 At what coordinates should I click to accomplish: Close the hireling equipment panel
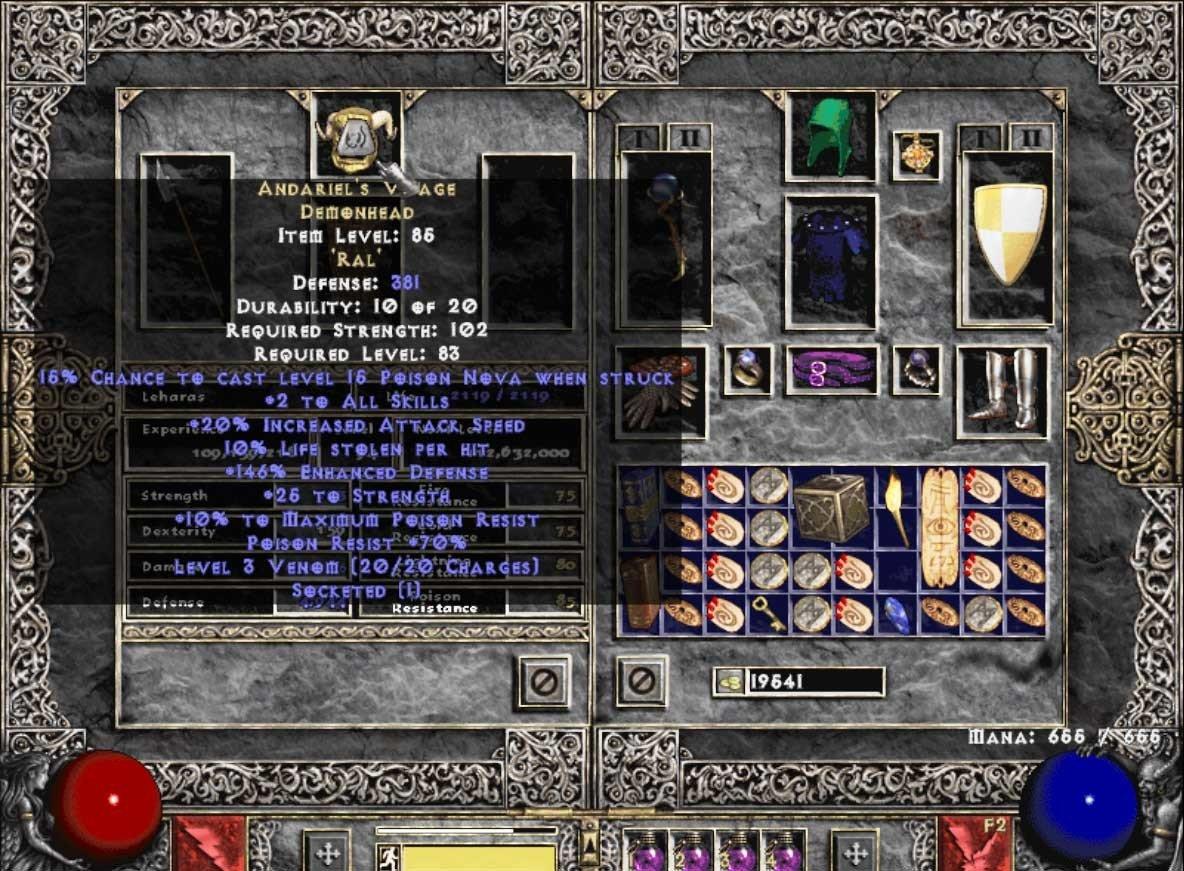(544, 681)
